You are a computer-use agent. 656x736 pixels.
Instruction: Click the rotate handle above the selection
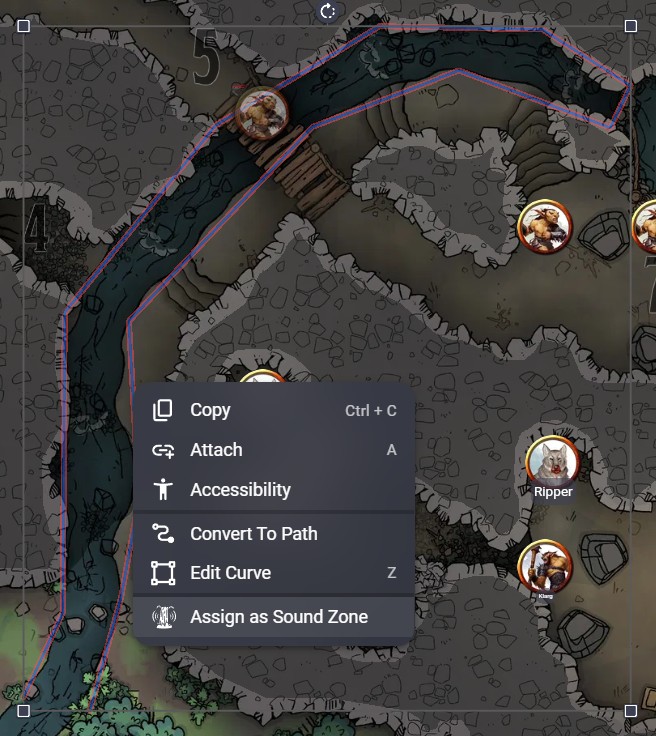coord(328,11)
